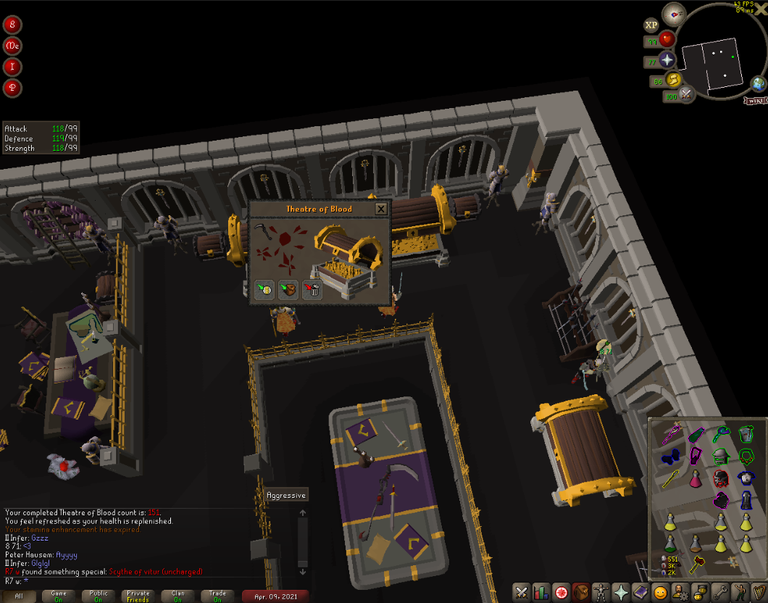The image size is (768, 603).
Task: Open the magic spellbook tab
Action: 641,592
